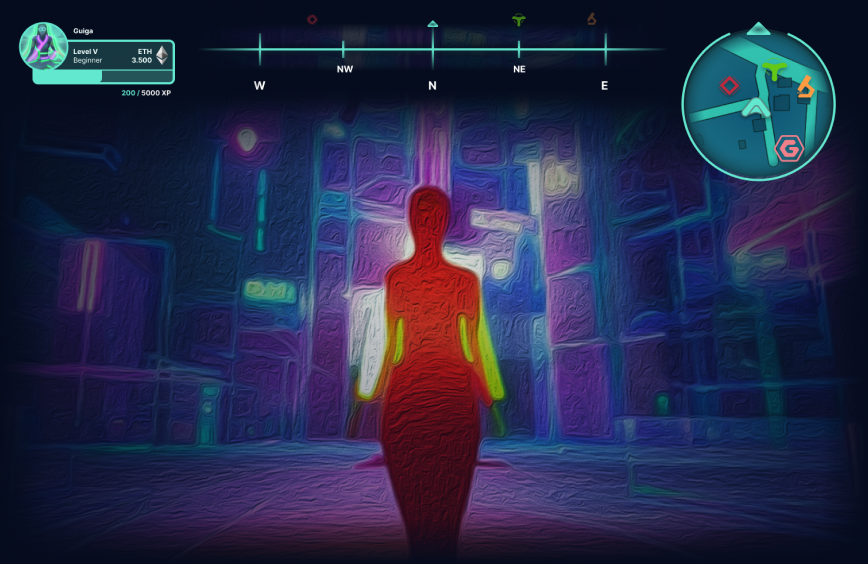Click the red diamond marker on the minimap
This screenshot has height=564, width=868.
(729, 86)
